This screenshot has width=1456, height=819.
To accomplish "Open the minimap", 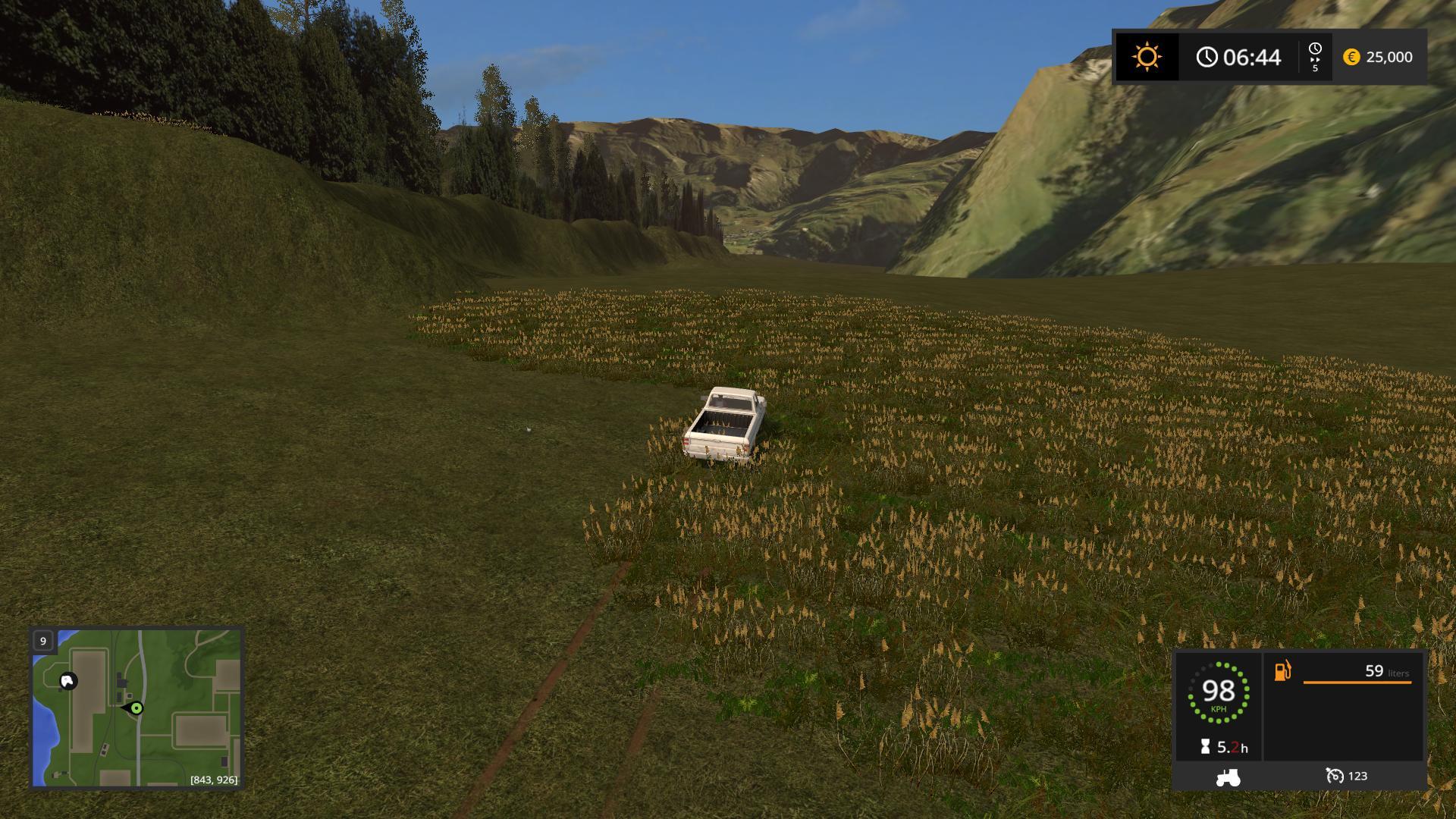I will 136,708.
